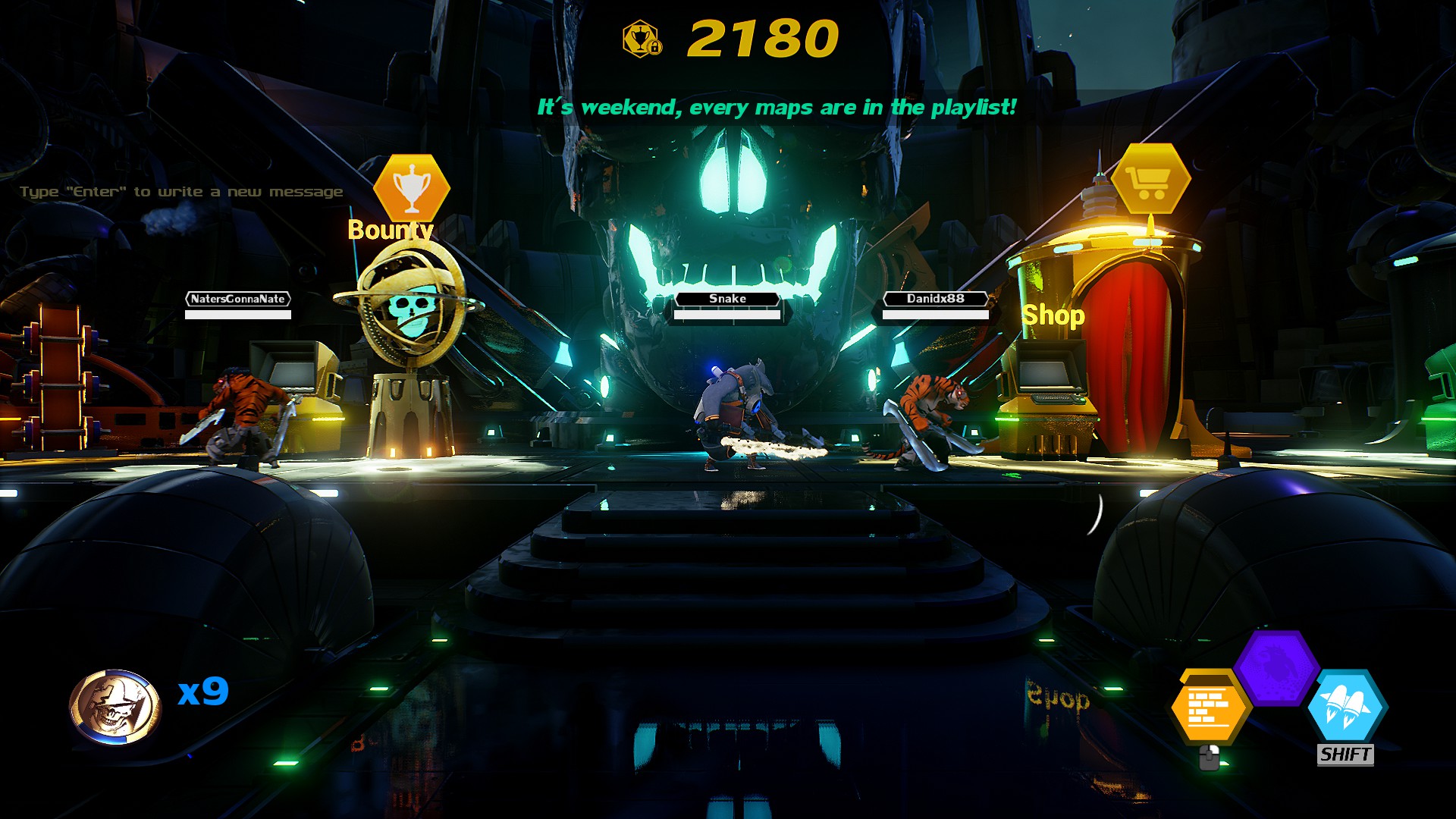The width and height of the screenshot is (1456, 819).
Task: Open the Shop cart hexagon
Action: coord(1150,180)
